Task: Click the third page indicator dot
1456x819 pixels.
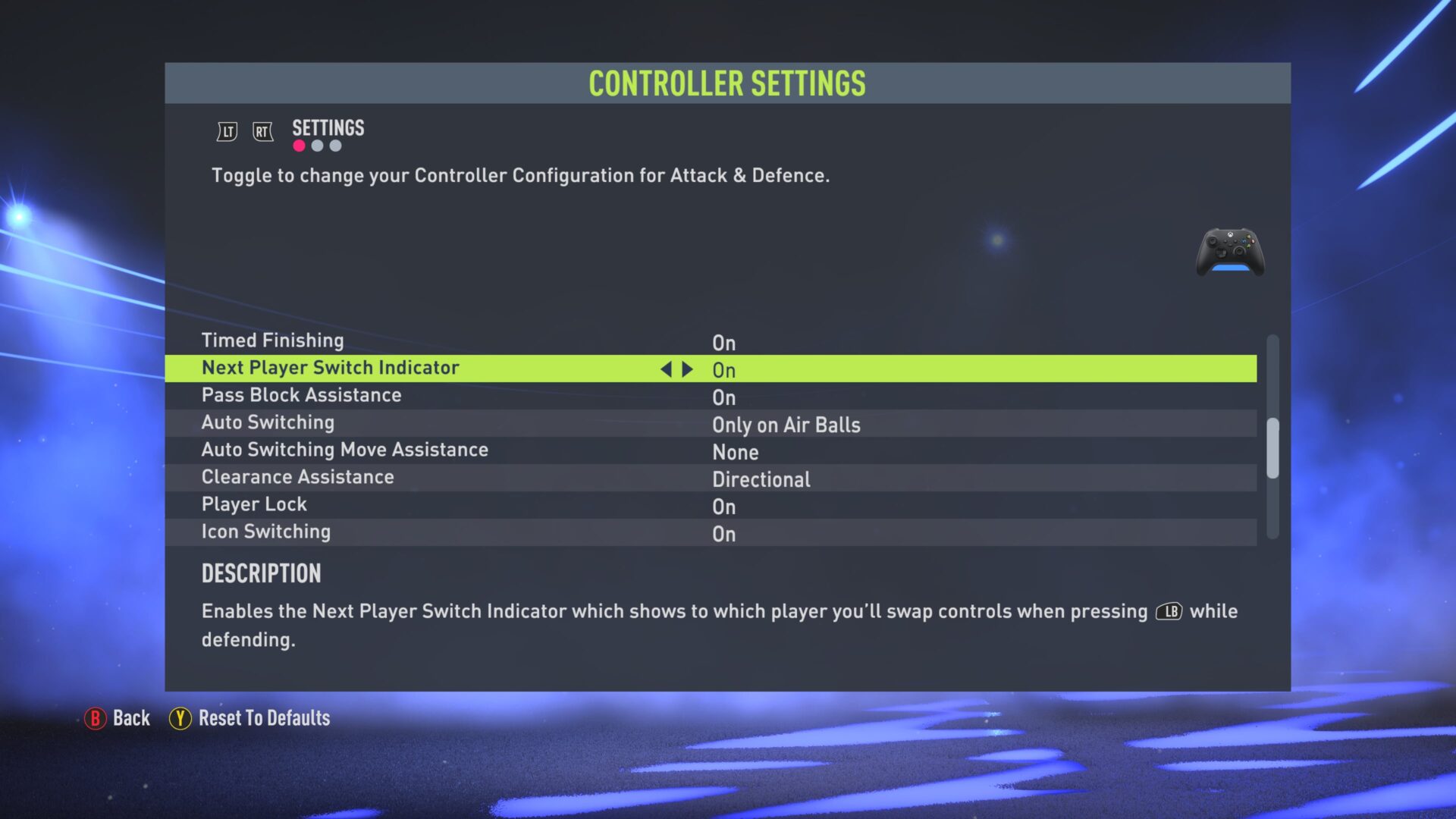Action: [336, 146]
